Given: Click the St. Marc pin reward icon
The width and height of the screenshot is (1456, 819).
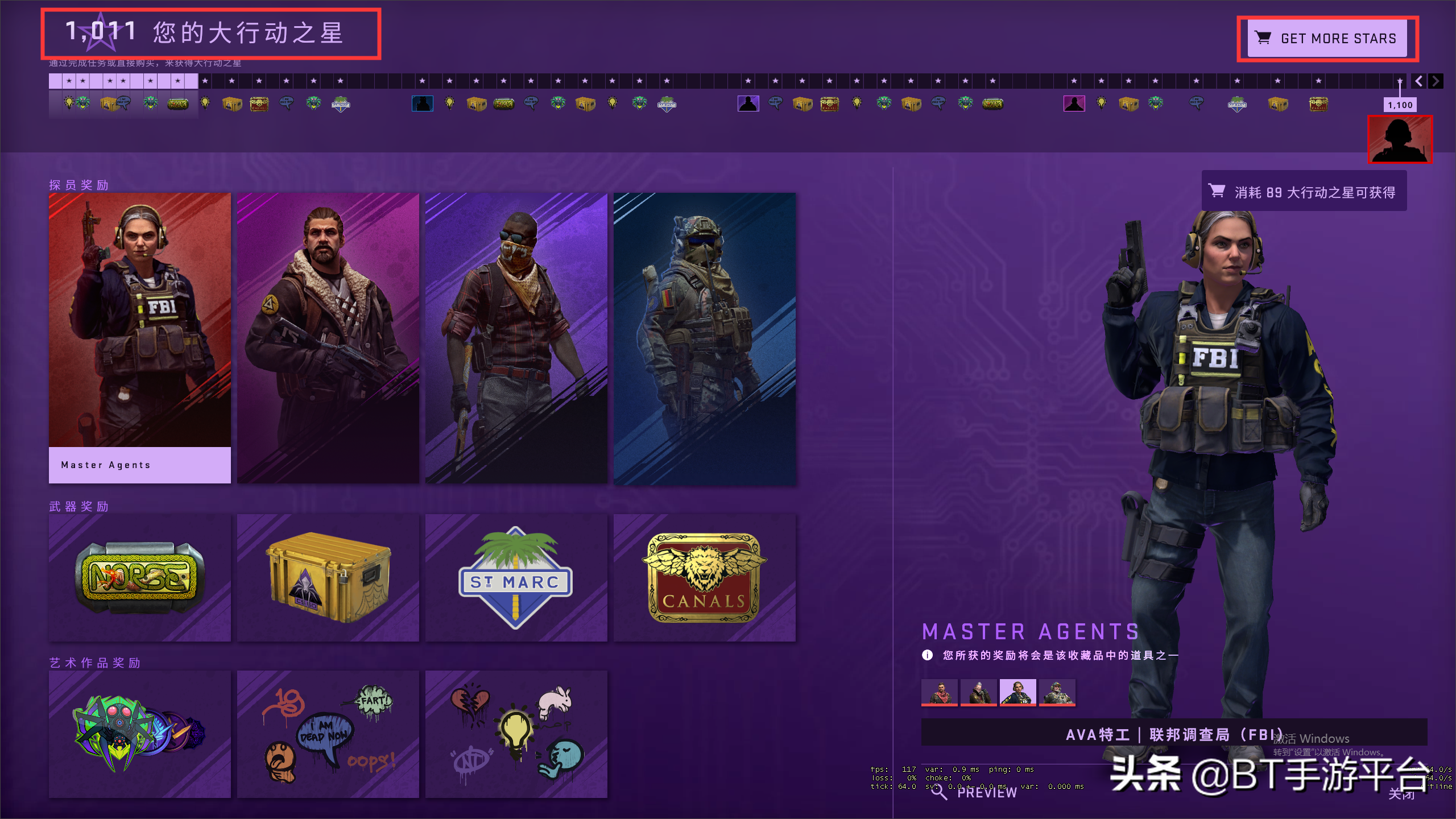Looking at the screenshot, I should (x=515, y=577).
